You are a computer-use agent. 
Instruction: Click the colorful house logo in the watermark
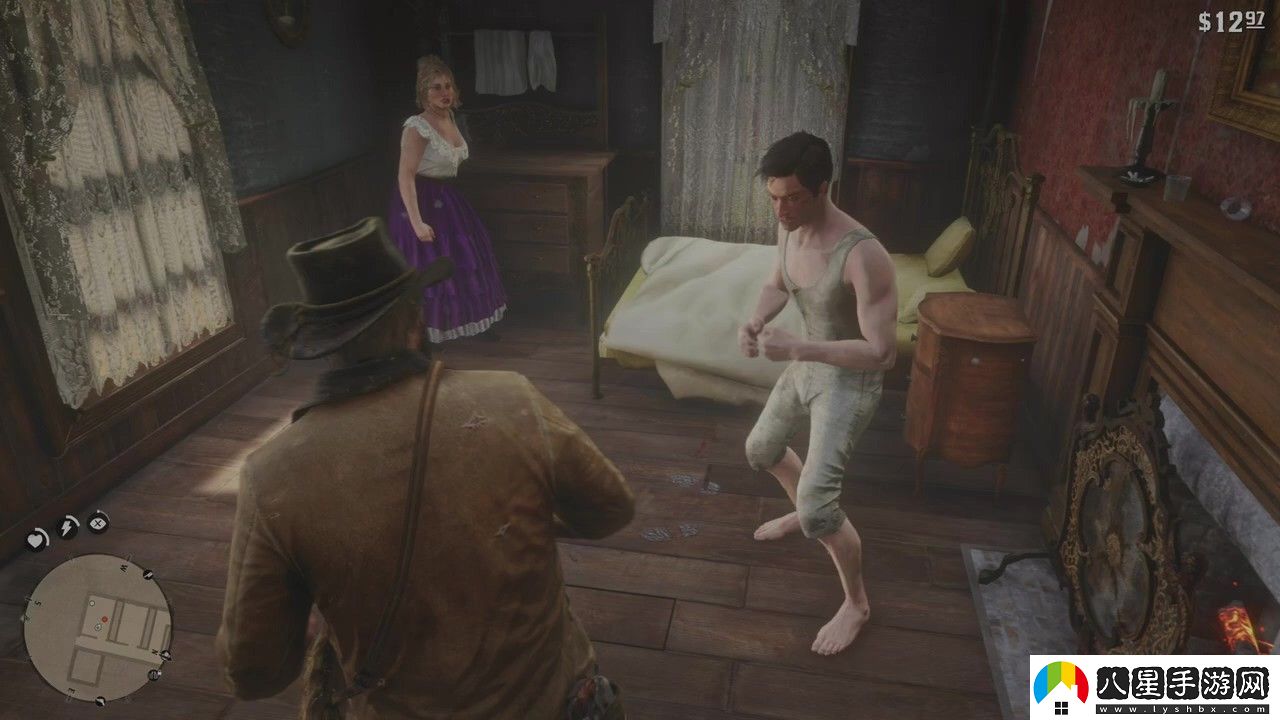click(x=1060, y=681)
